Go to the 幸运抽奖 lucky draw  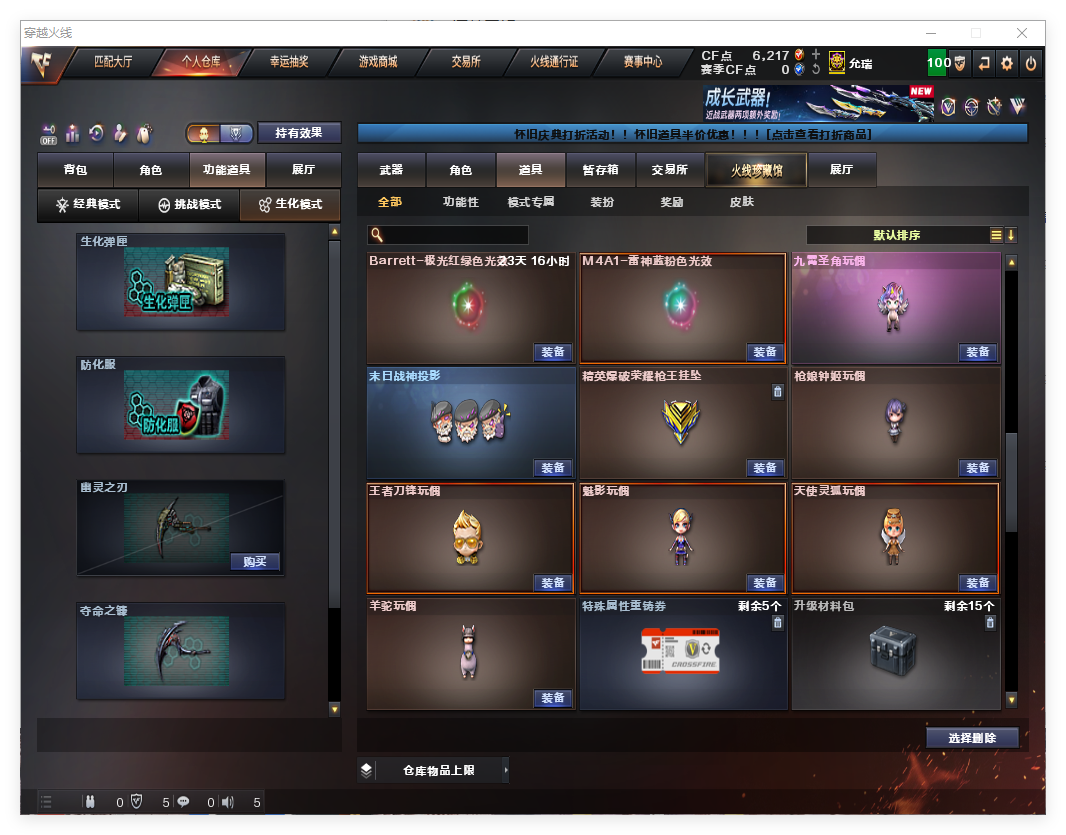coord(289,62)
